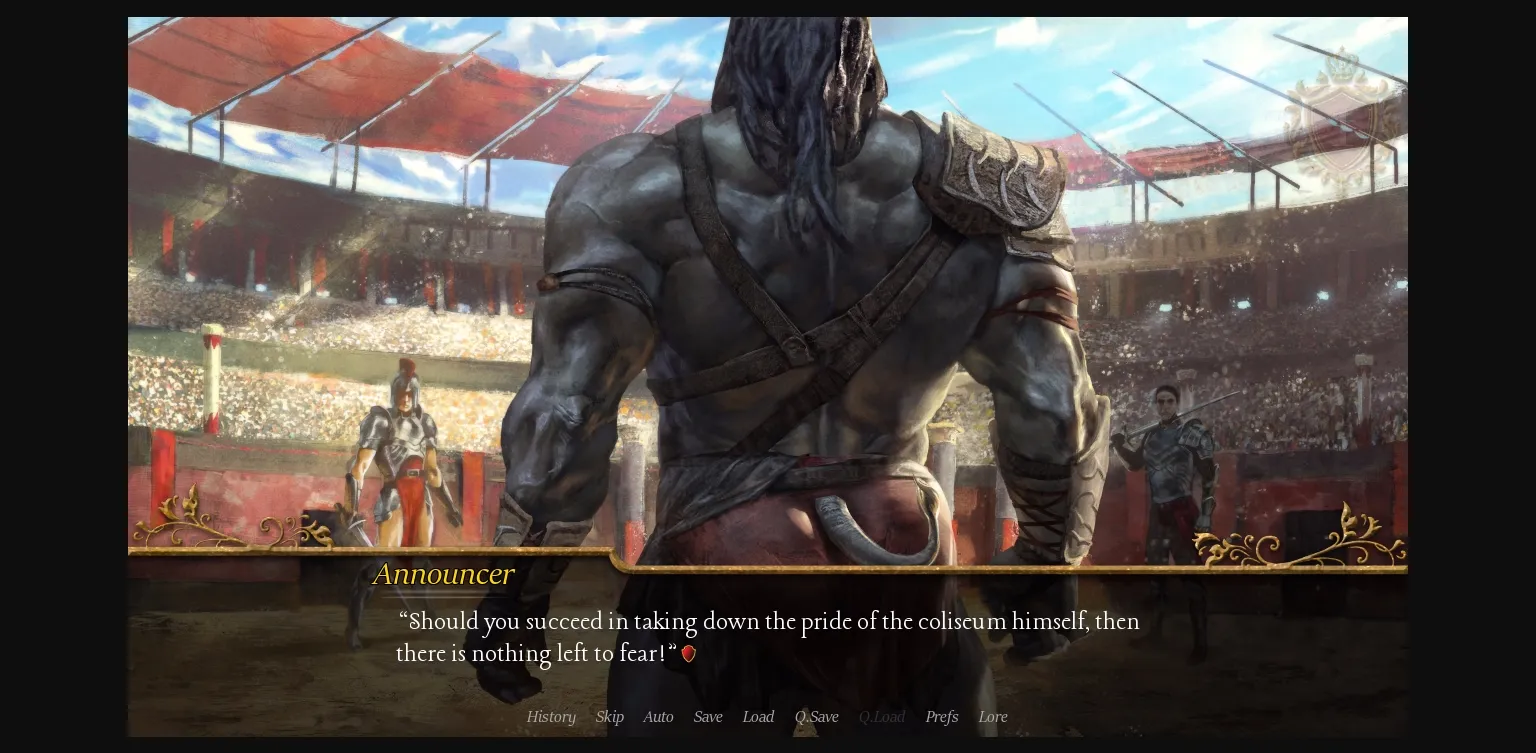The image size is (1536, 753).
Task: Perform a Quick Save with Q.Save
Action: [x=816, y=717]
